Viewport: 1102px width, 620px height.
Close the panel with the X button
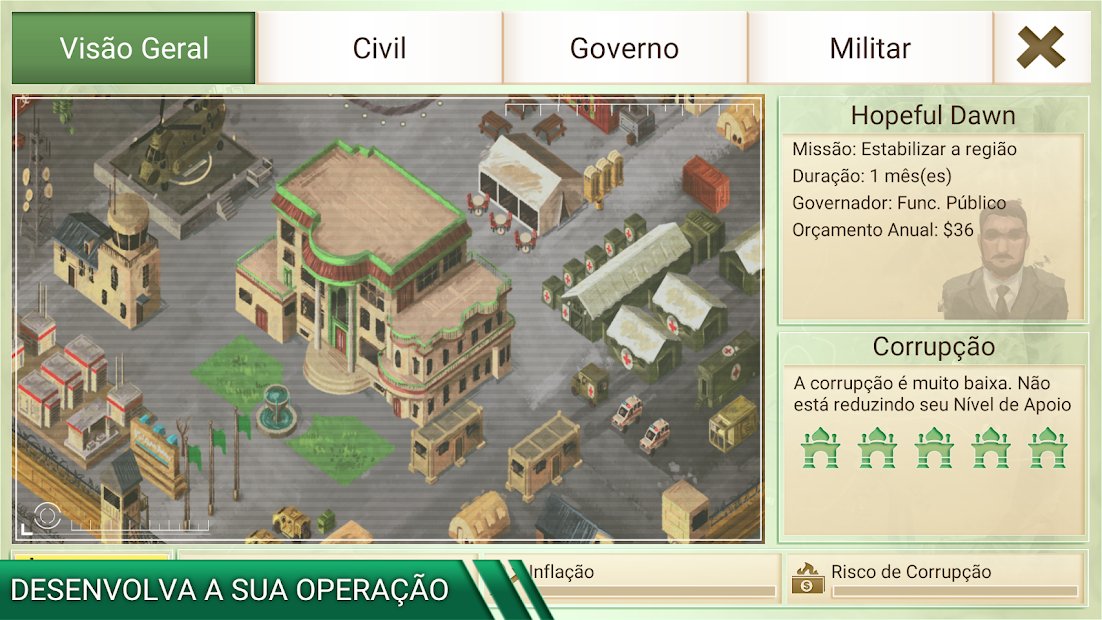coord(1041,48)
